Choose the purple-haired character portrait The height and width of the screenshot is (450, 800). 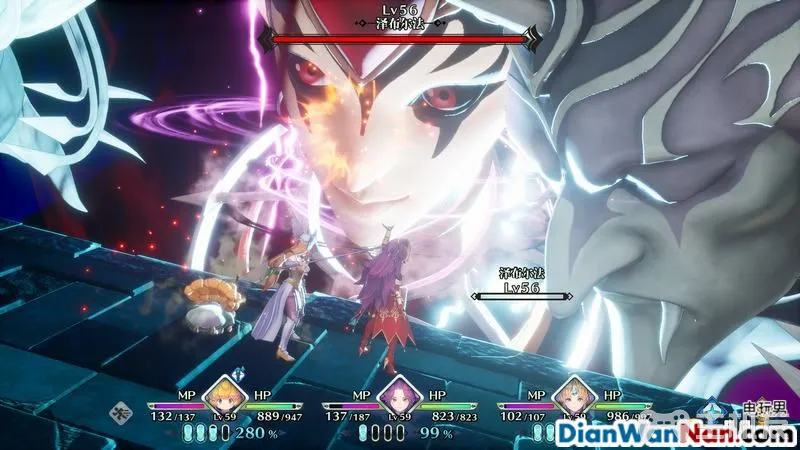(400, 394)
